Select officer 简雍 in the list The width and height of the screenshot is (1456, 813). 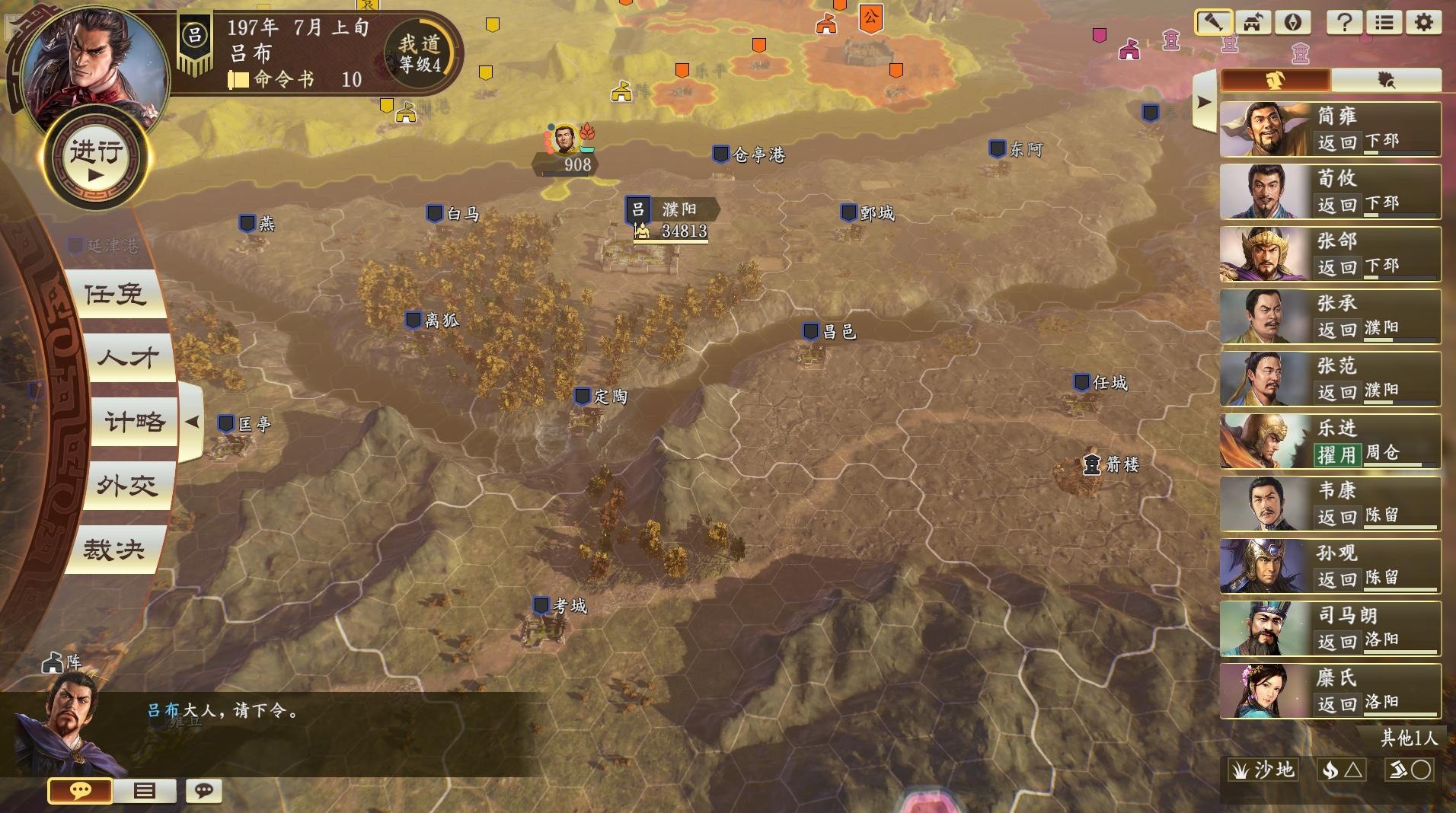pos(1330,129)
